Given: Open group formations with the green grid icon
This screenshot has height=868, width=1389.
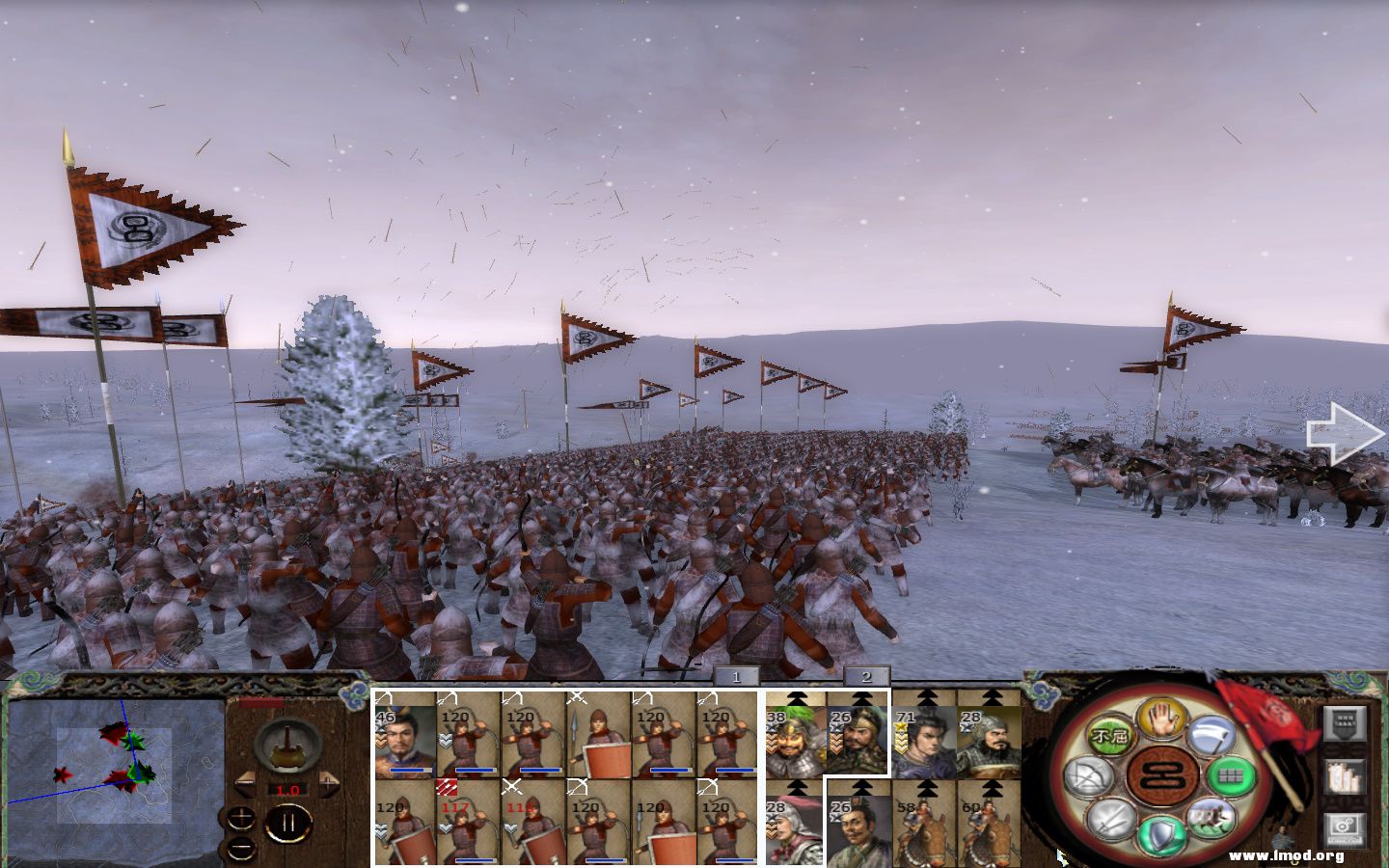Looking at the screenshot, I should (x=1230, y=777).
